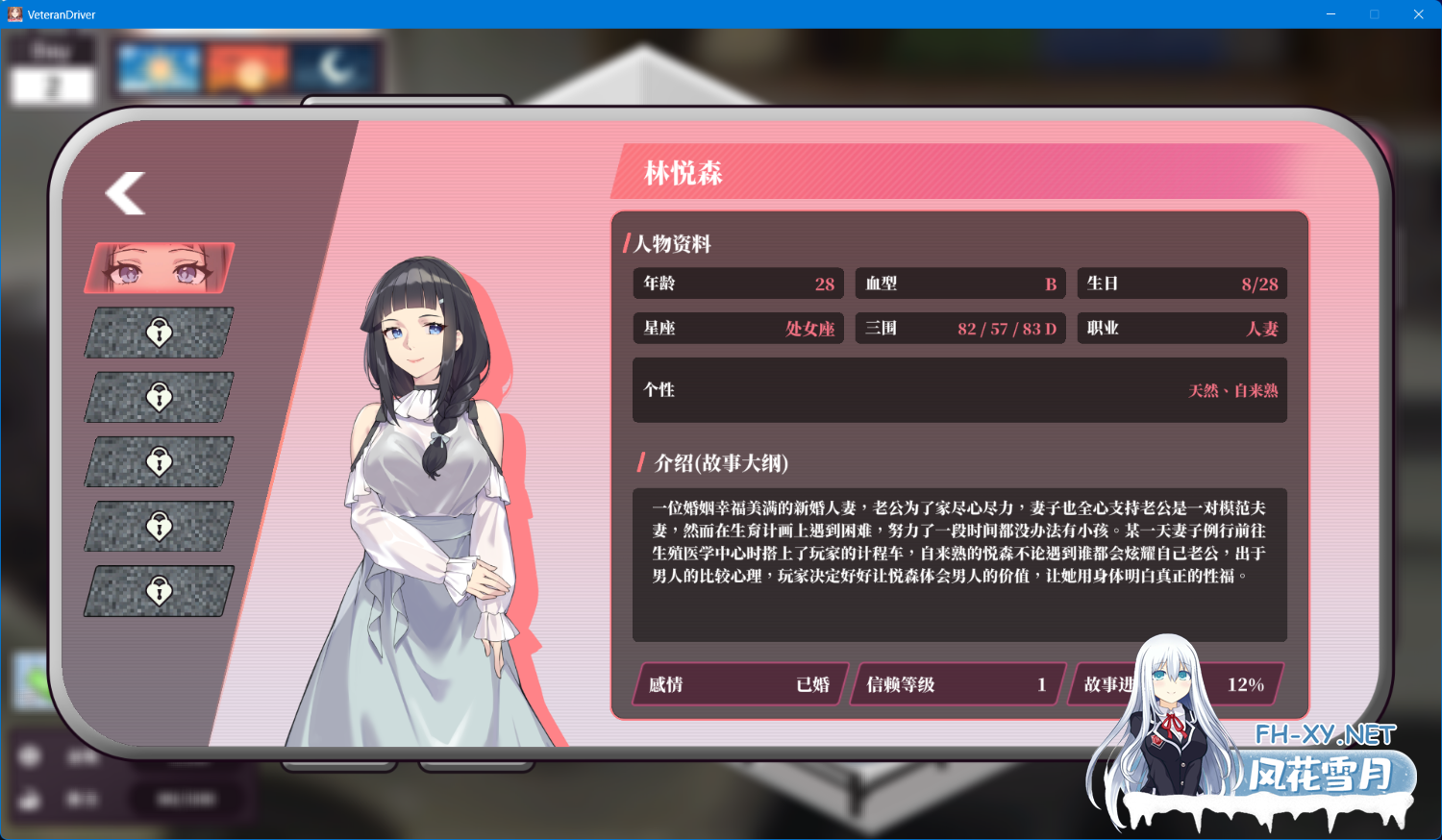Select the night moon time icon
The width and height of the screenshot is (1442, 840).
(x=335, y=67)
